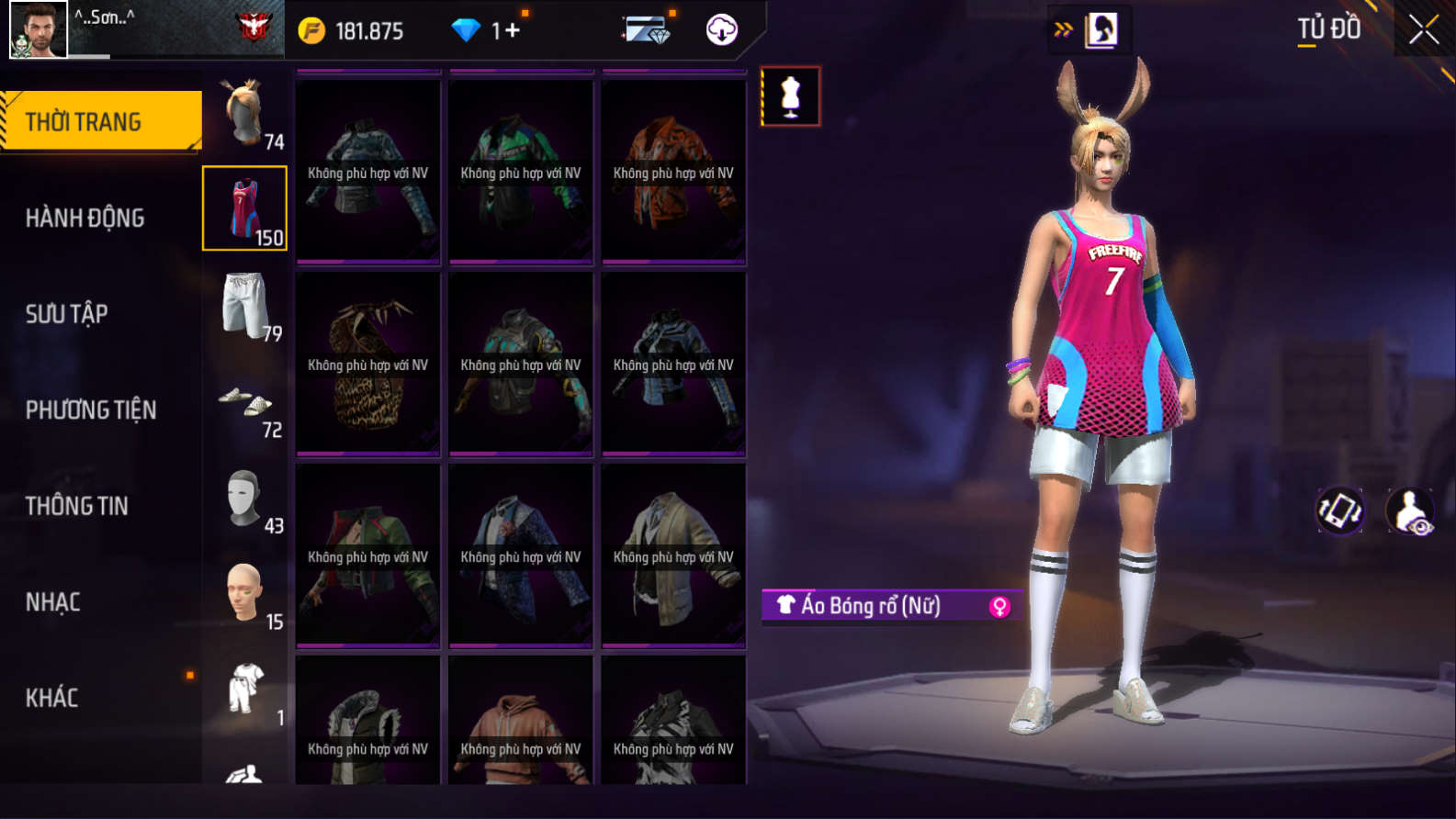
Task: Click the character visibility eye button
Action: click(1409, 510)
